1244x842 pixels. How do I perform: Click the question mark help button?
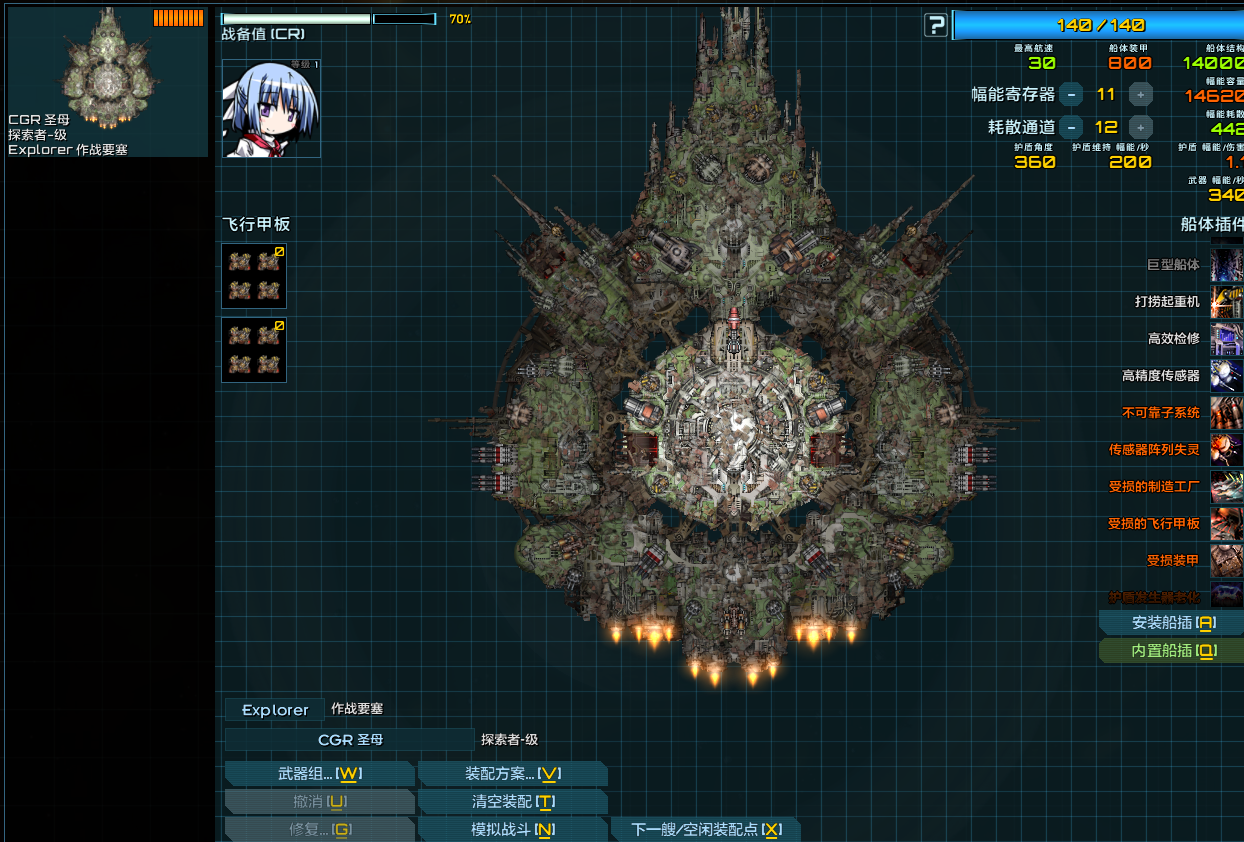(x=935, y=25)
